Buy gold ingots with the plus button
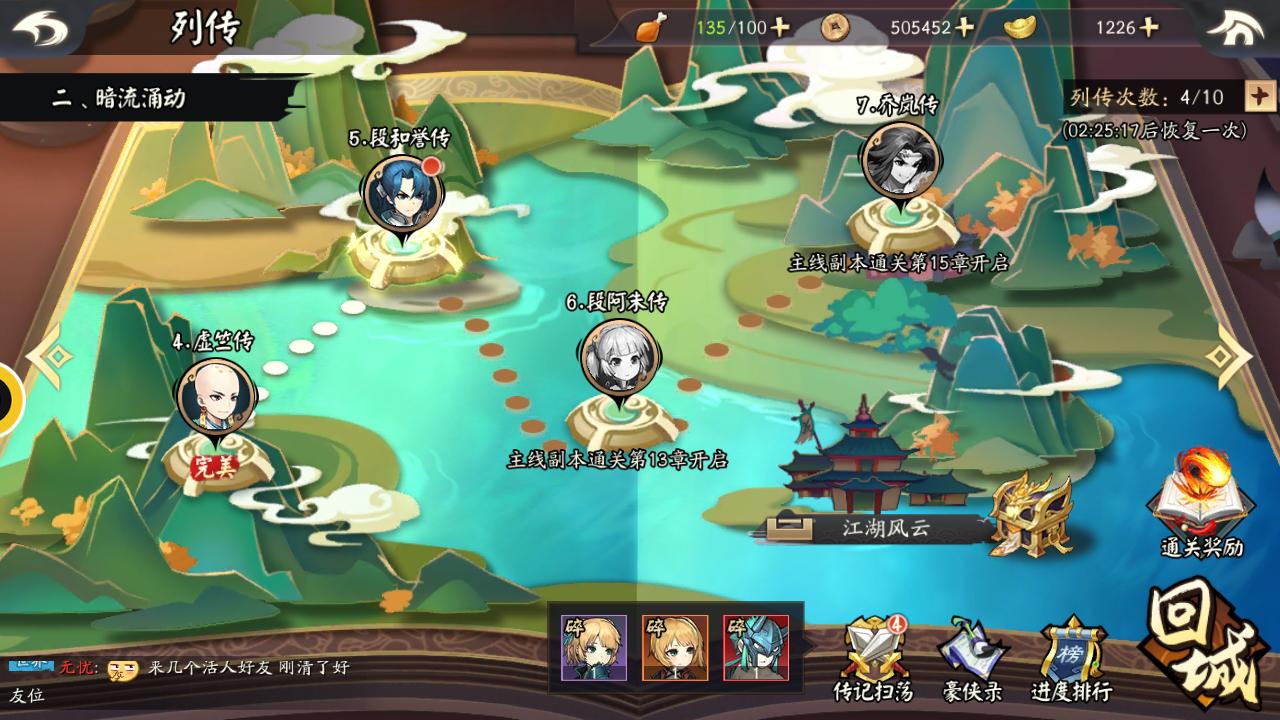1280x720 pixels. tap(1148, 28)
